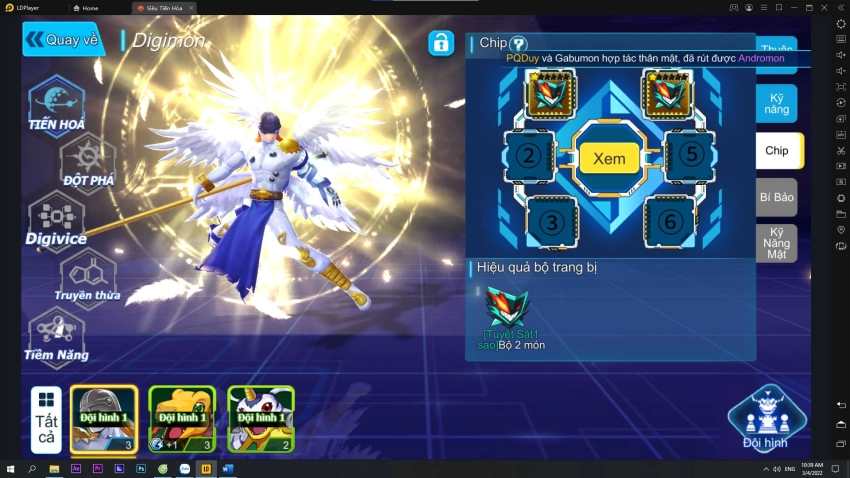Click the blue padlock lock icon

tap(441, 43)
